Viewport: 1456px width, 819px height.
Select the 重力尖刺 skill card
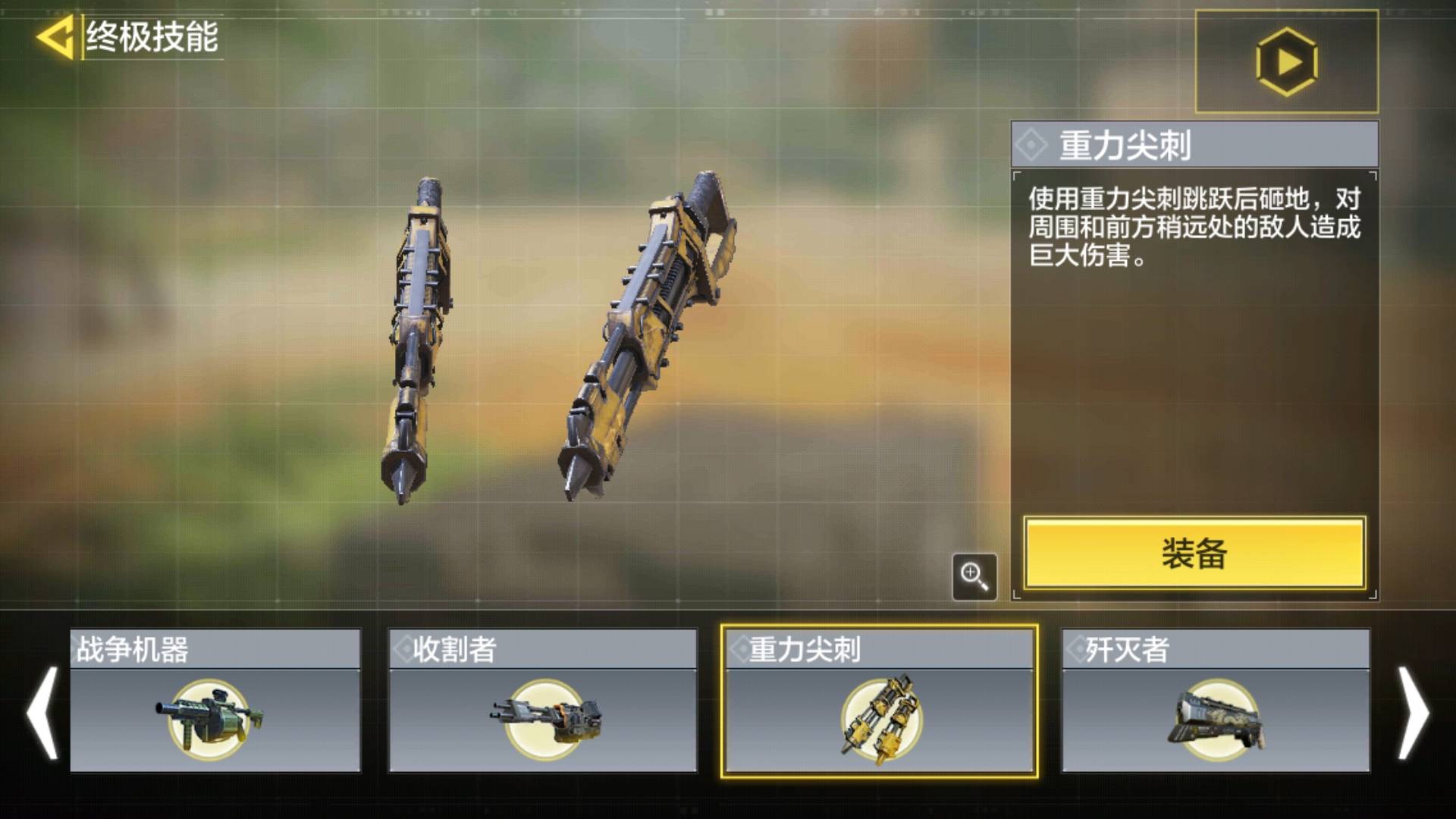(x=880, y=701)
